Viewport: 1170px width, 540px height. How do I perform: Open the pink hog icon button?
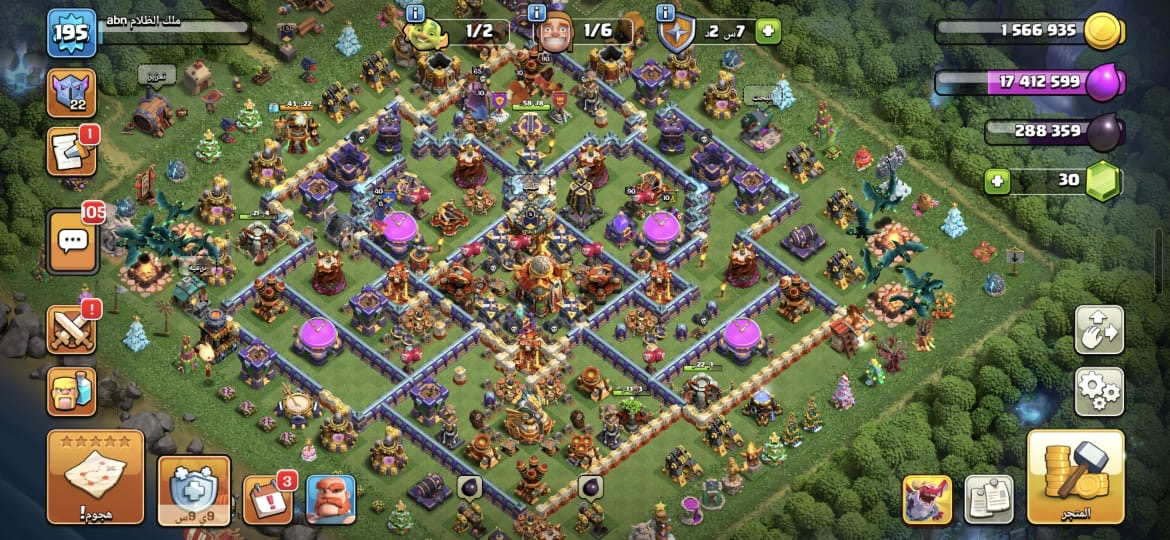[926, 498]
